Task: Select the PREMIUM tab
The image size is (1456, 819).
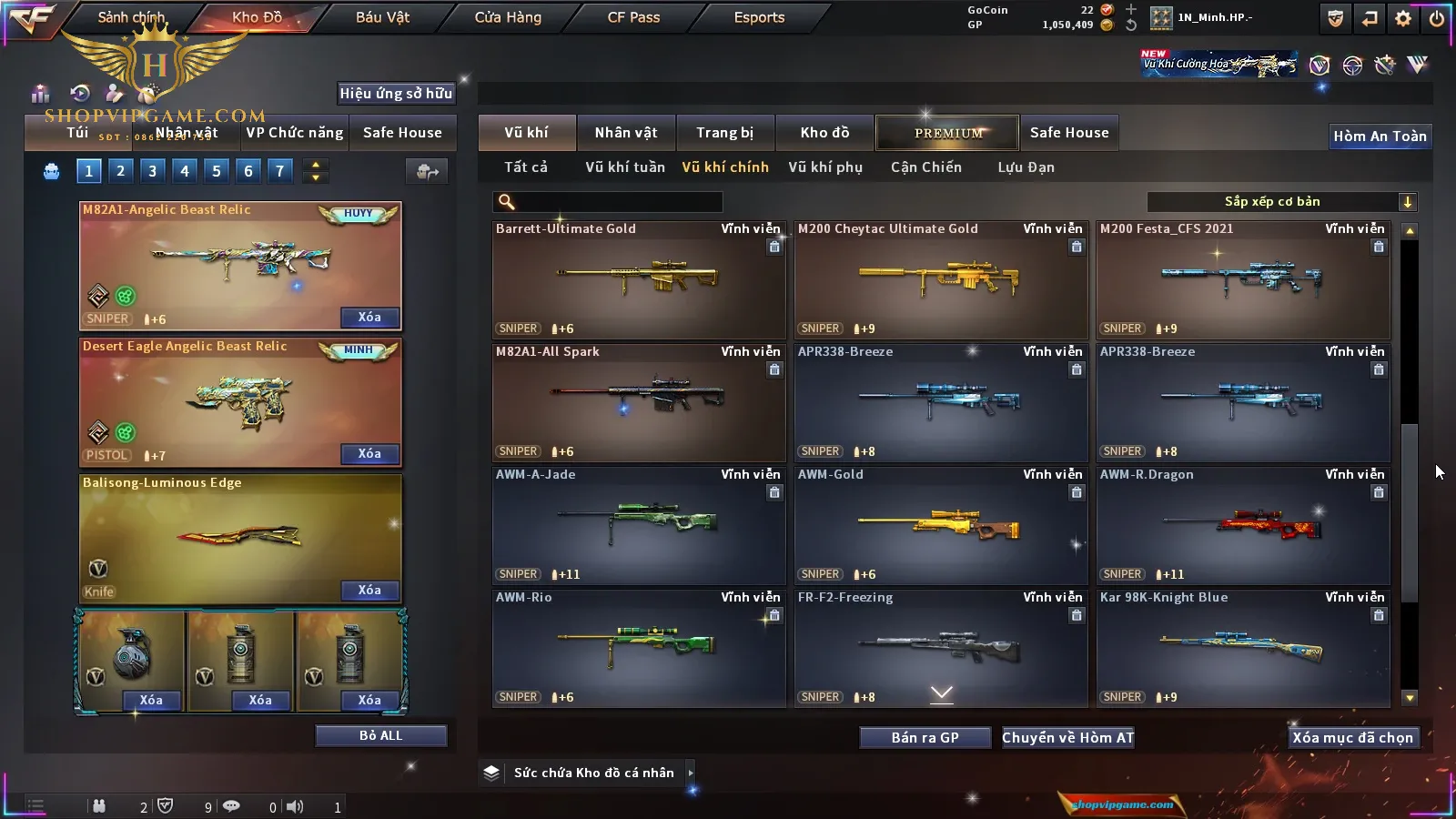Action: [947, 133]
